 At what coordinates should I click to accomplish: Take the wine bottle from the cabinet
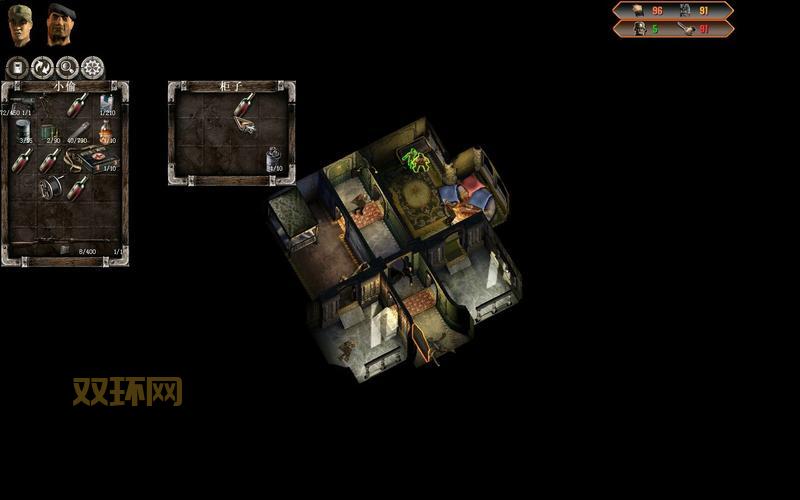(242, 104)
